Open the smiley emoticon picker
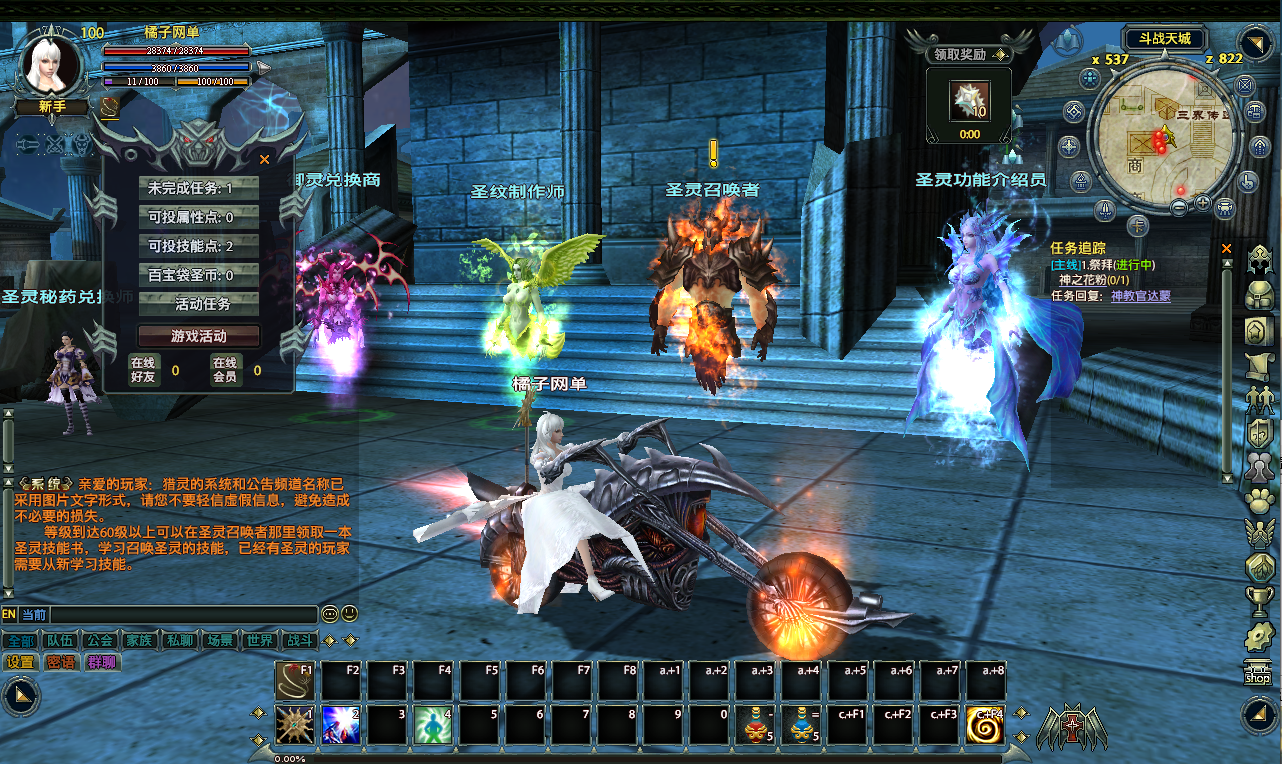The width and height of the screenshot is (1282, 764). pos(349,614)
